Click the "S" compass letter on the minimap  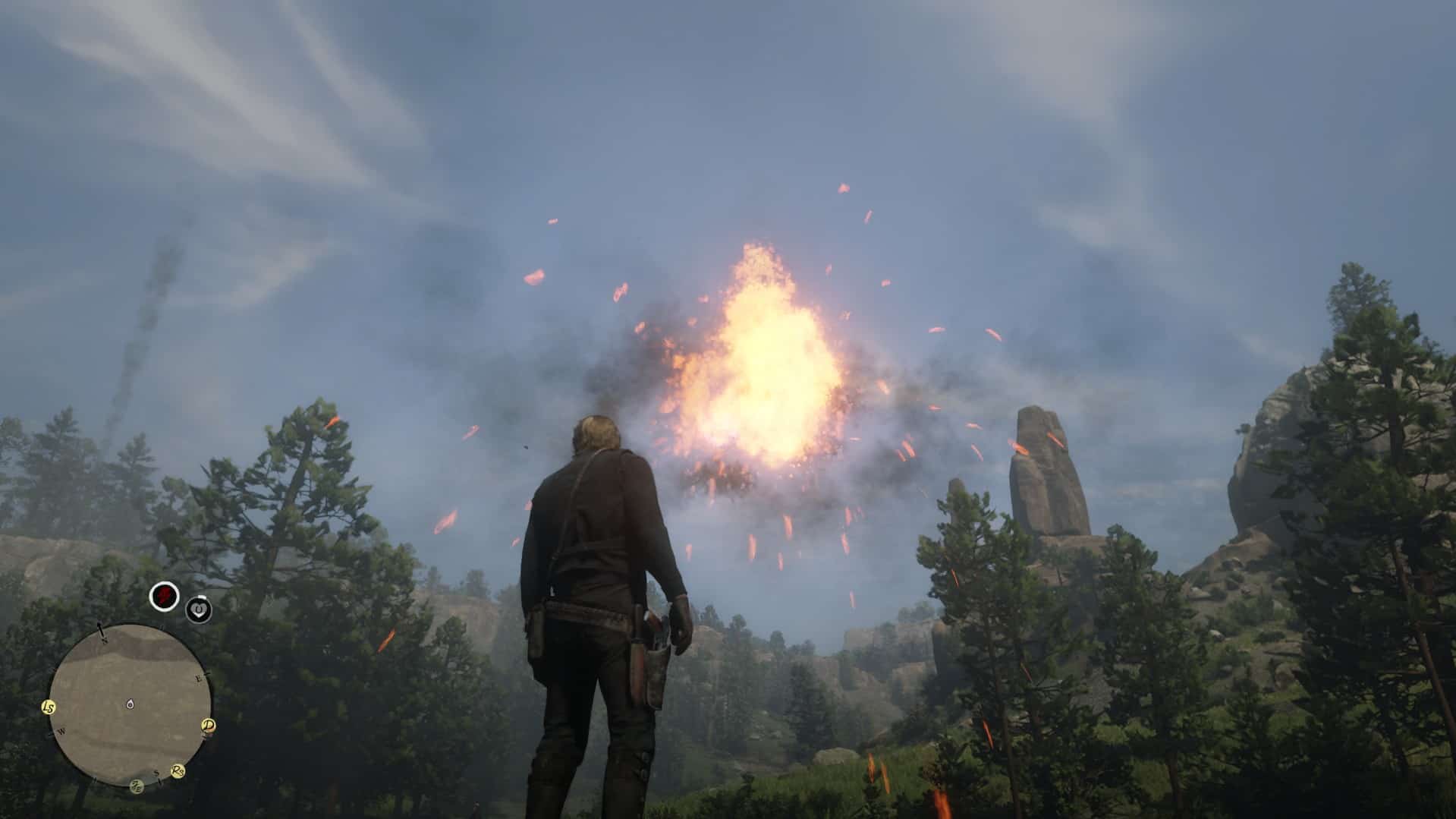[156, 773]
